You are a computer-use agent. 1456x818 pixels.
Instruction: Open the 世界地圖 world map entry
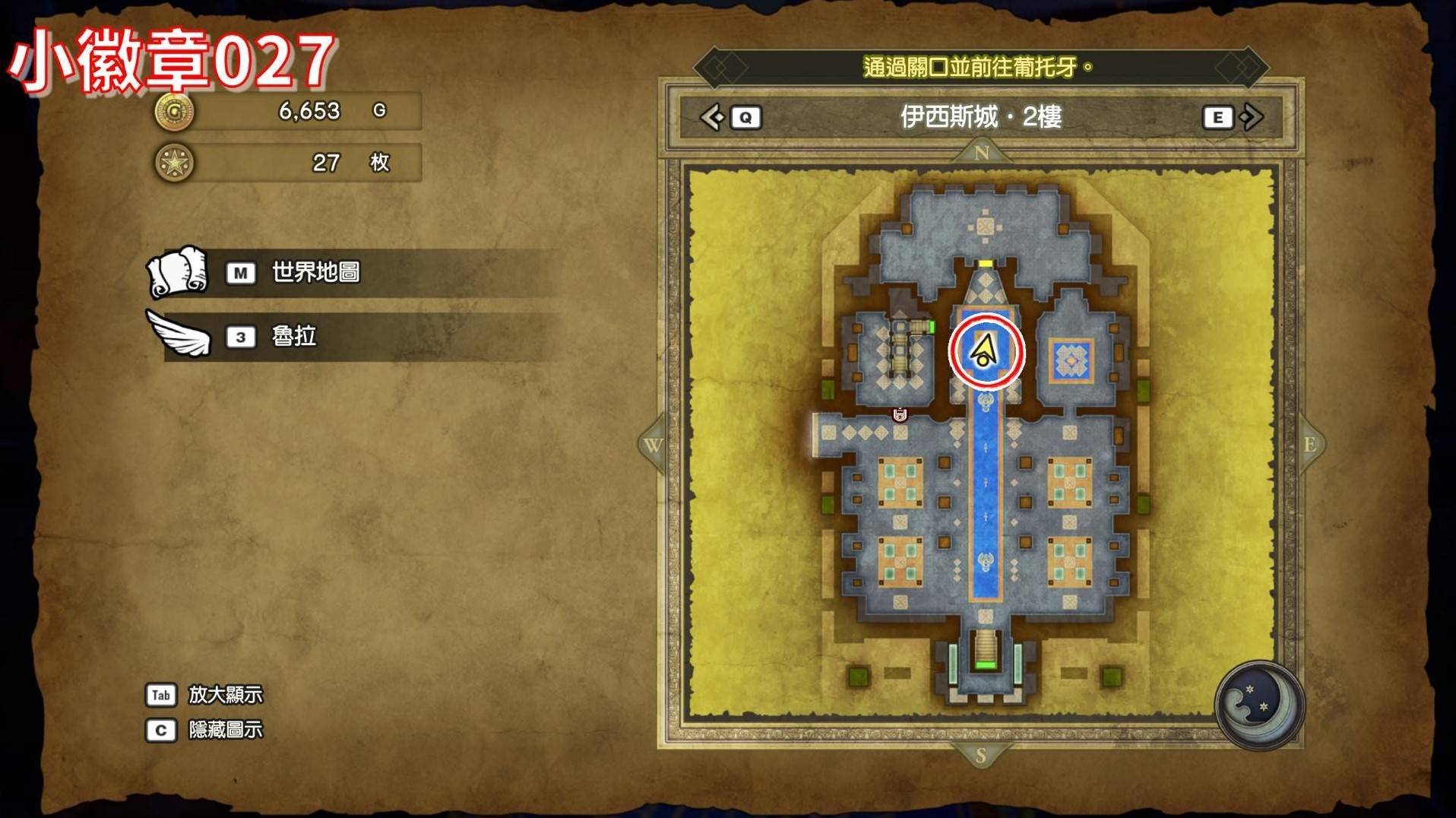(315, 272)
